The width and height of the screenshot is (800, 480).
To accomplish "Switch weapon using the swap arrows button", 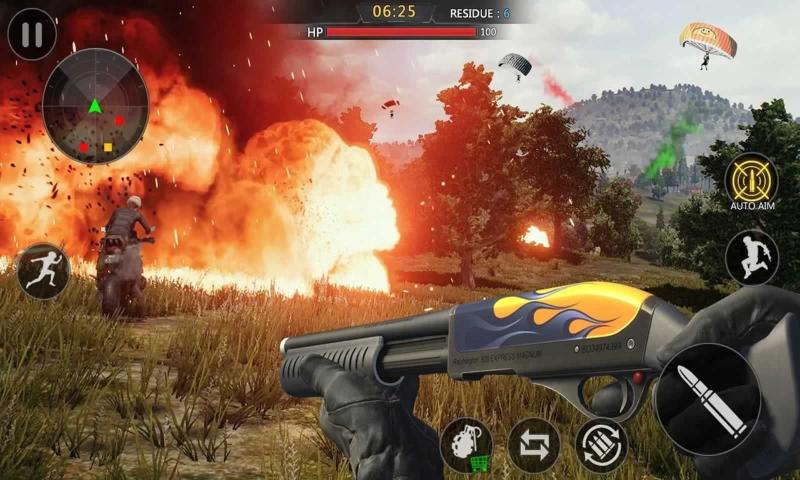I will coord(534,445).
